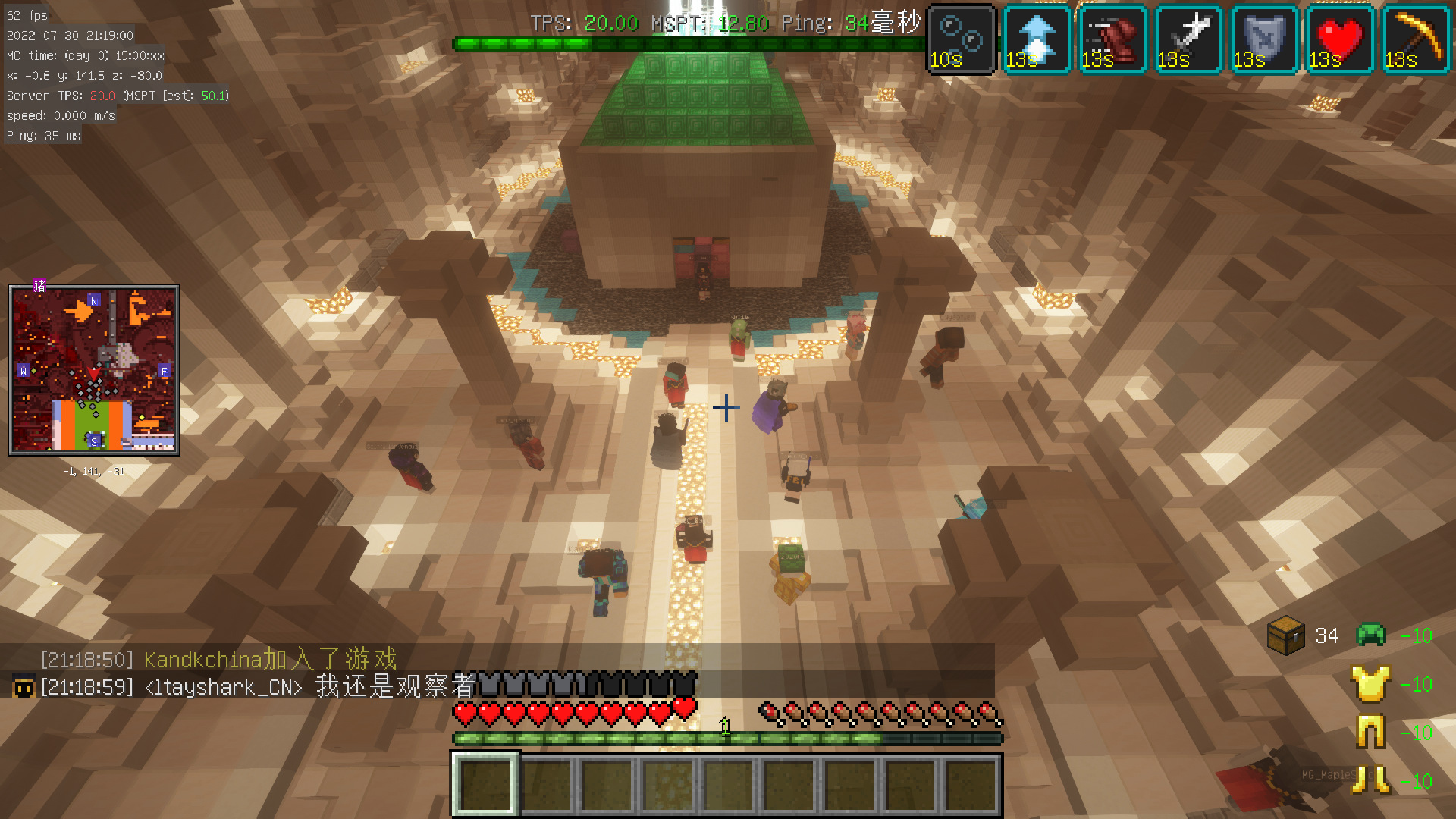Click the chest inventory count icon

[1286, 635]
